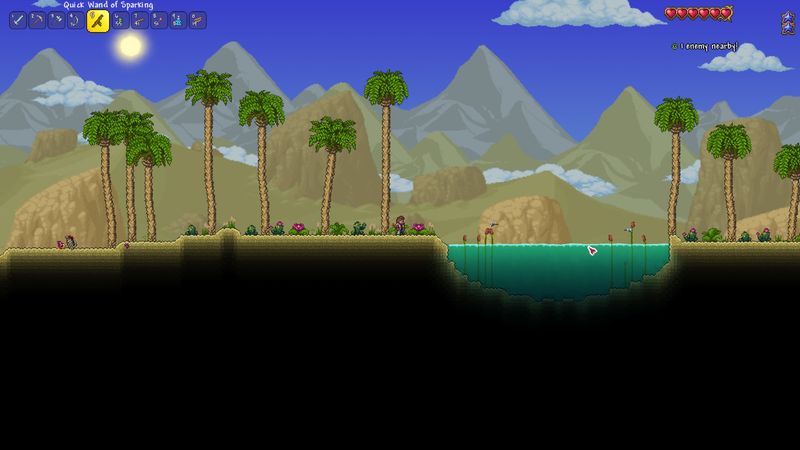Equip the pickaxe from the hotbar
Viewport: 800px width, 450px height.
pyautogui.click(x=37, y=20)
